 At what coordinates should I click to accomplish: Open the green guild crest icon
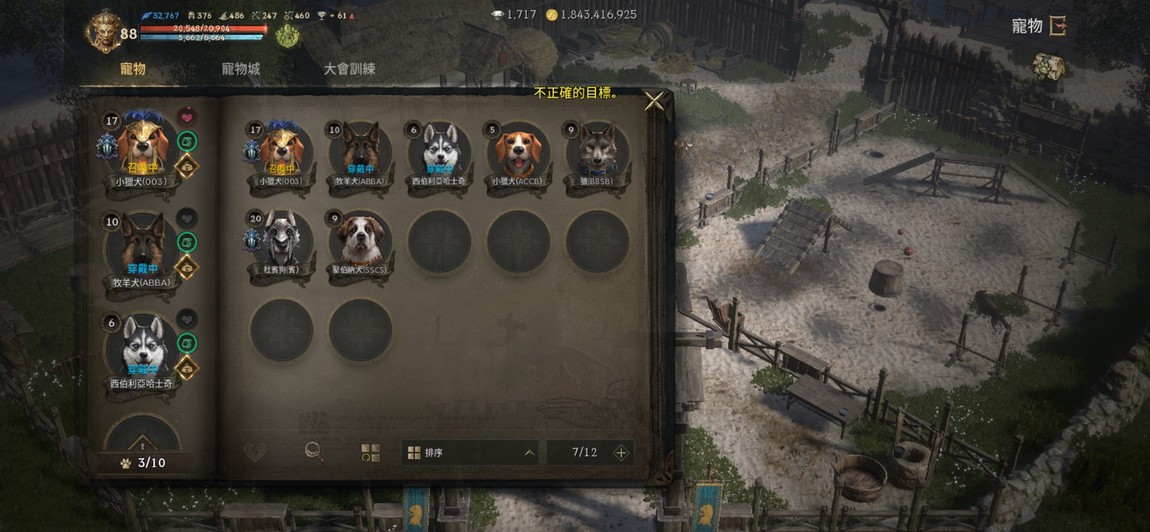point(287,36)
